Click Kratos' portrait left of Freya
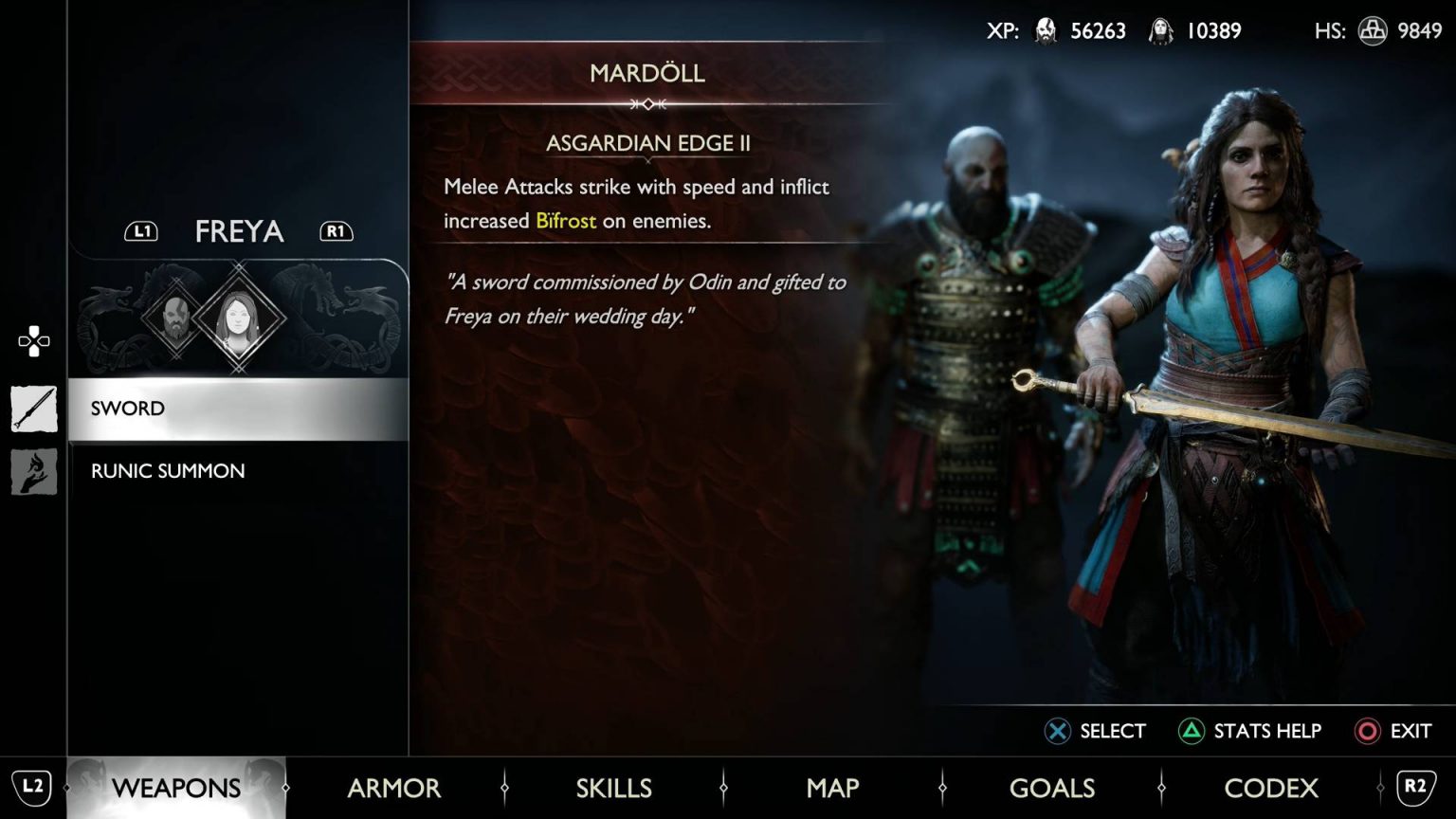 point(176,319)
